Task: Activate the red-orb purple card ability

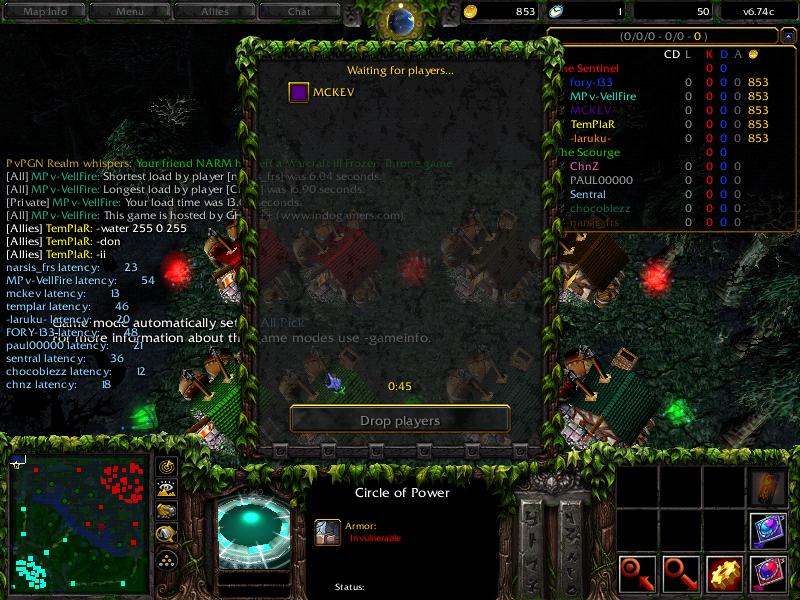Action: click(768, 574)
